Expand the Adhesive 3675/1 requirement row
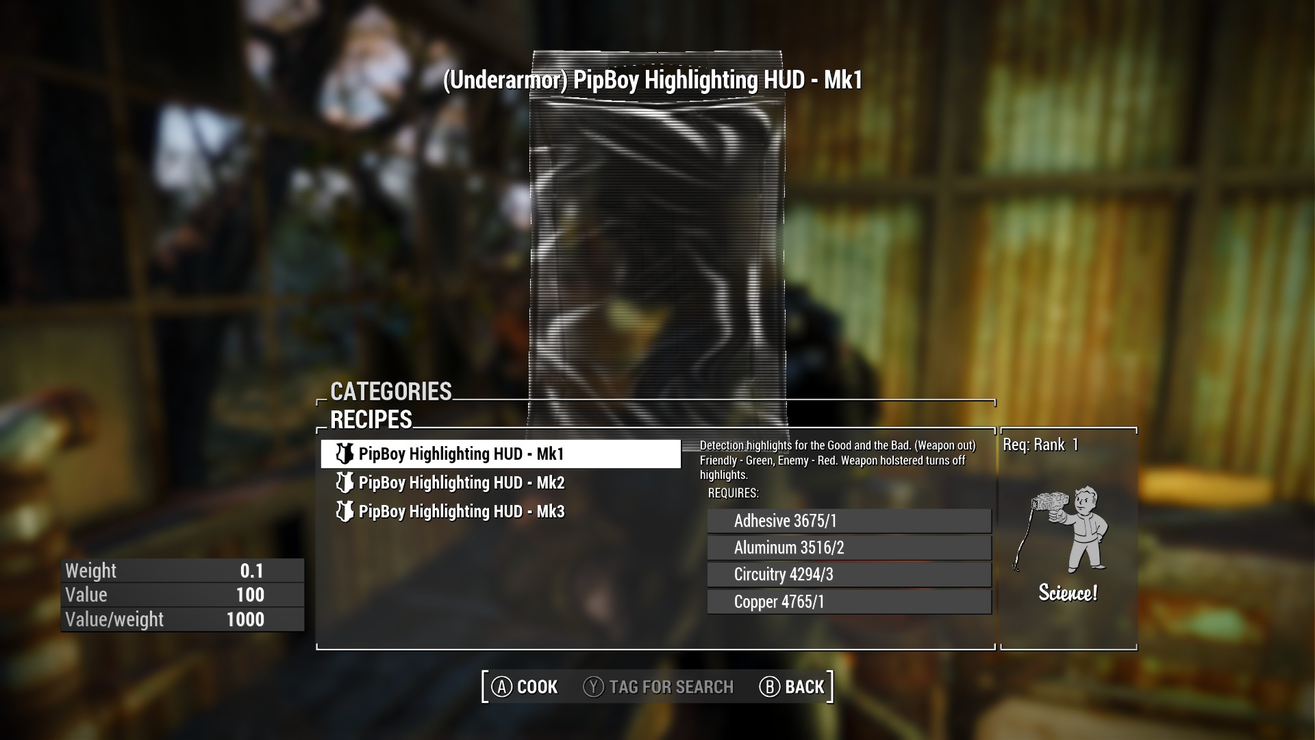The height and width of the screenshot is (740, 1315). tap(848, 520)
